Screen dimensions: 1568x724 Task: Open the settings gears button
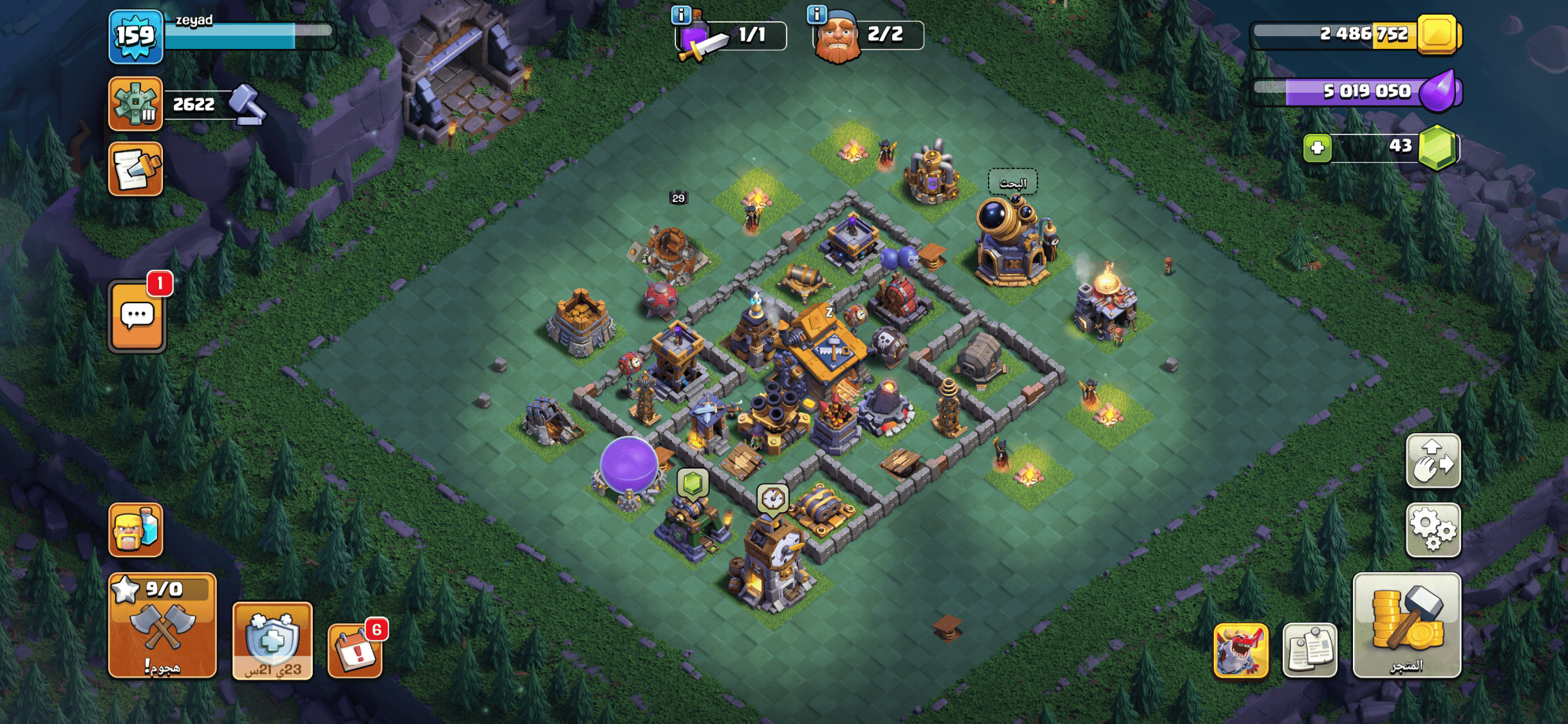(1433, 530)
